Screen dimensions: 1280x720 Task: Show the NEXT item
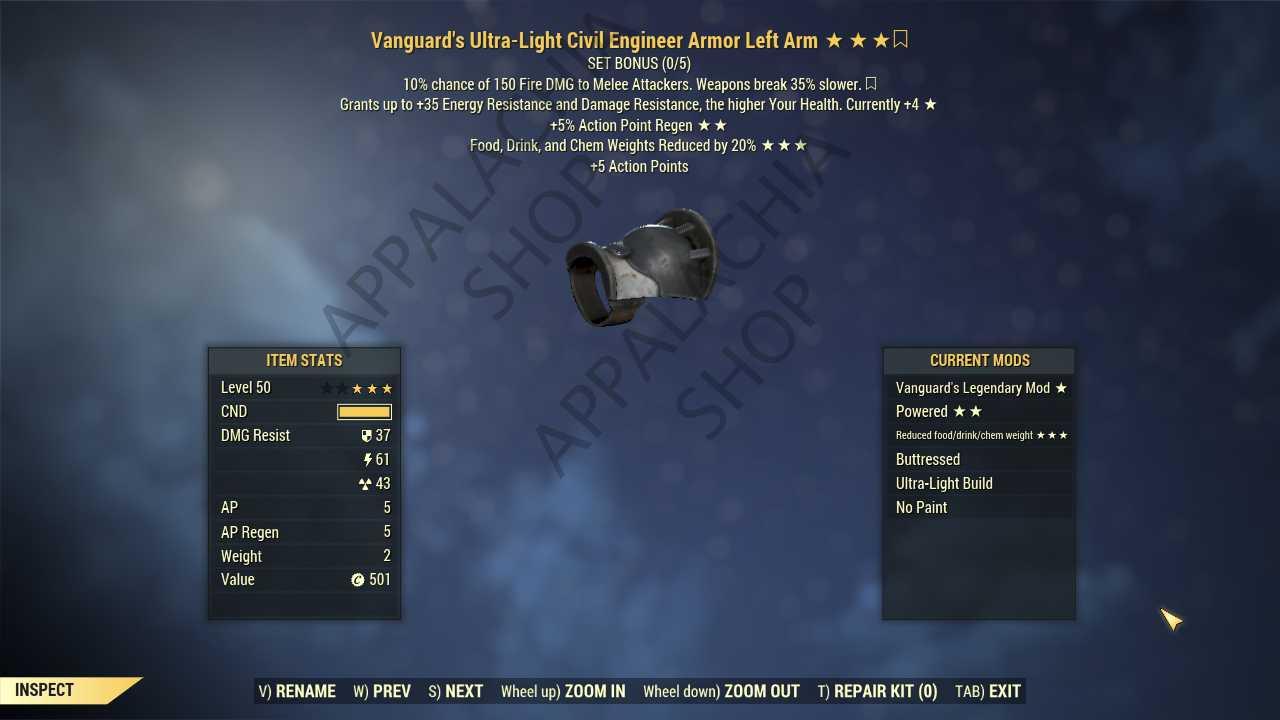[456, 691]
